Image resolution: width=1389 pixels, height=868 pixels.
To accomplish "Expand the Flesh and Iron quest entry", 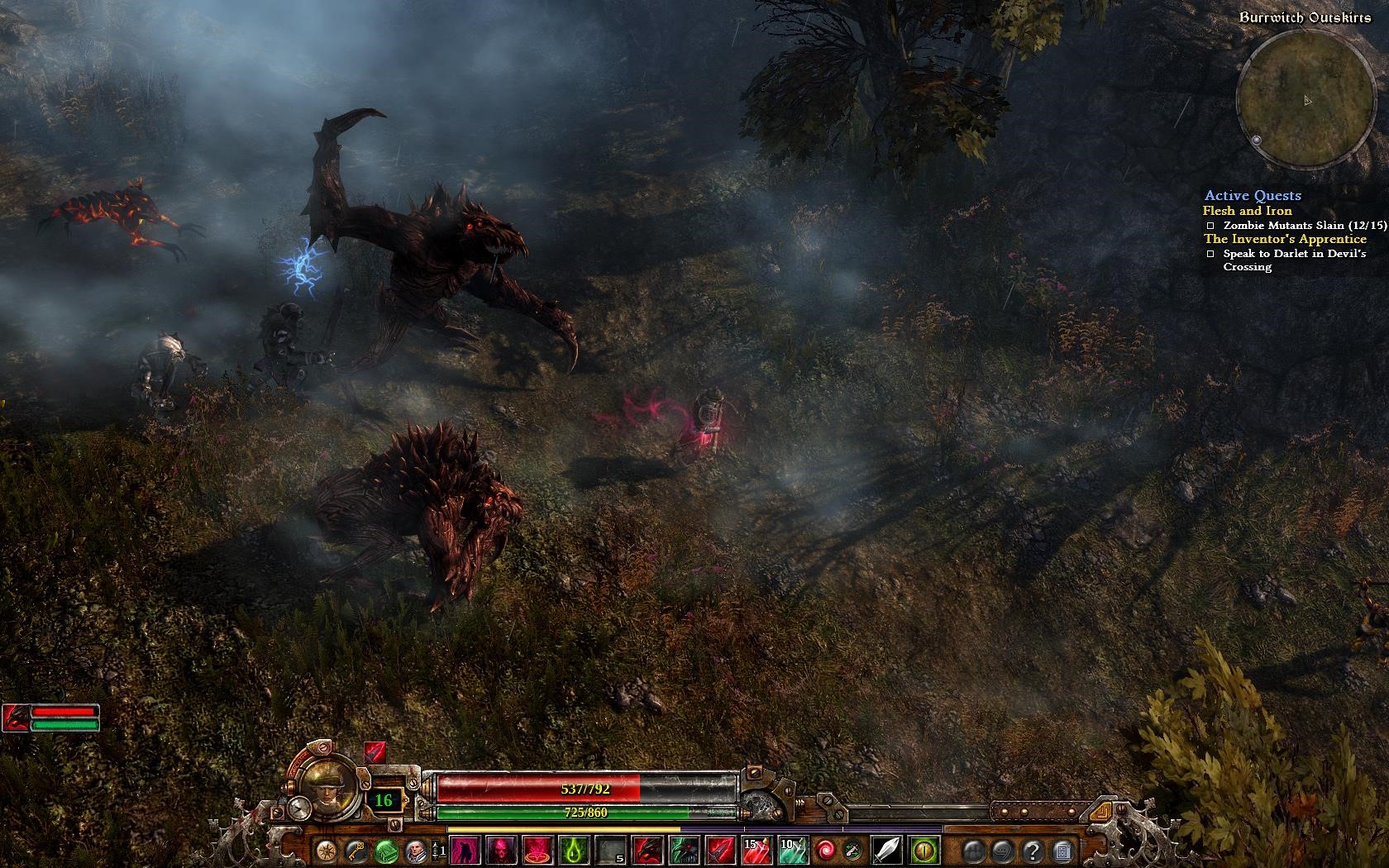I will click(x=1248, y=211).
